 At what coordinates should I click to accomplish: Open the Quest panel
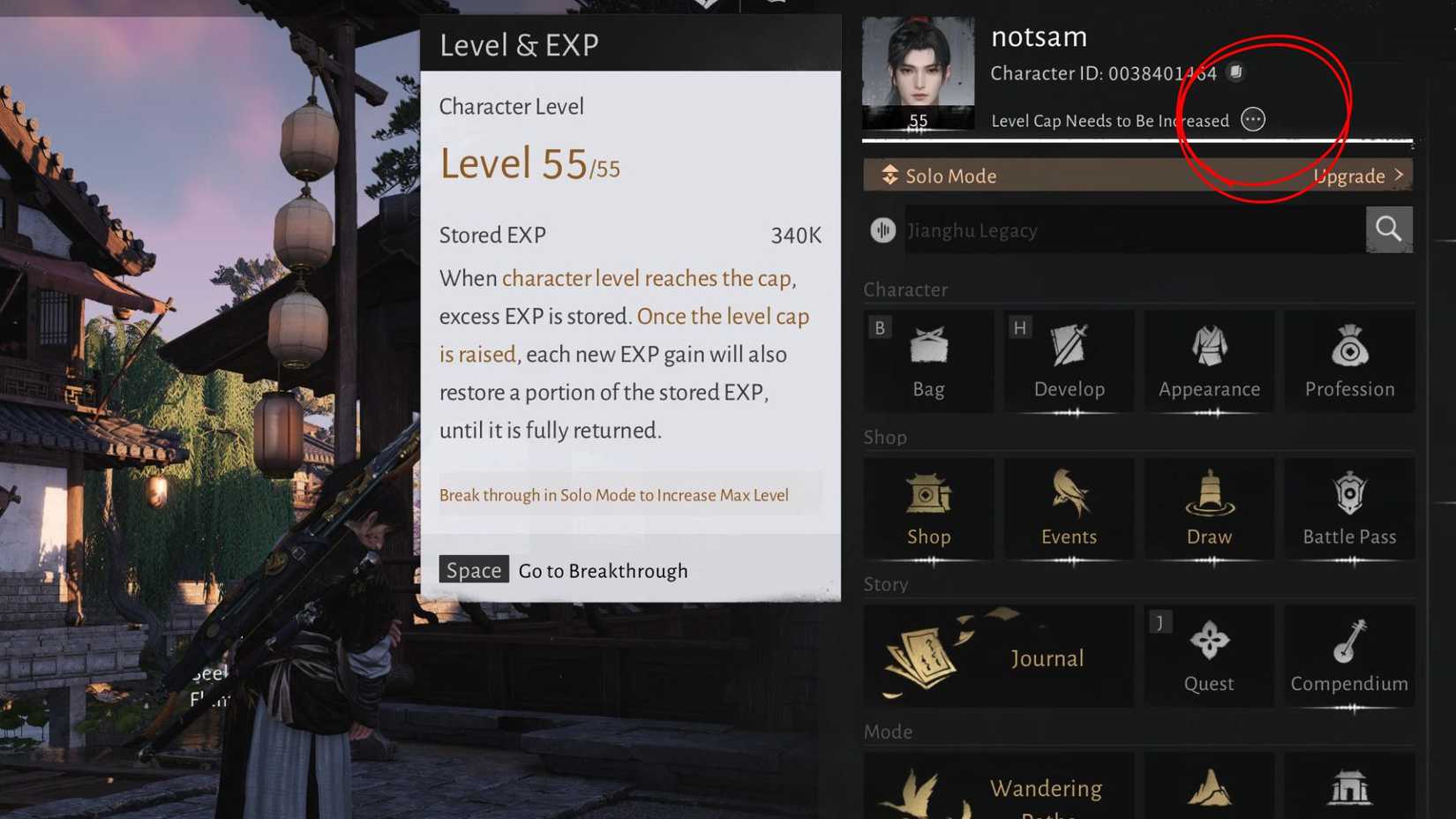(1209, 656)
